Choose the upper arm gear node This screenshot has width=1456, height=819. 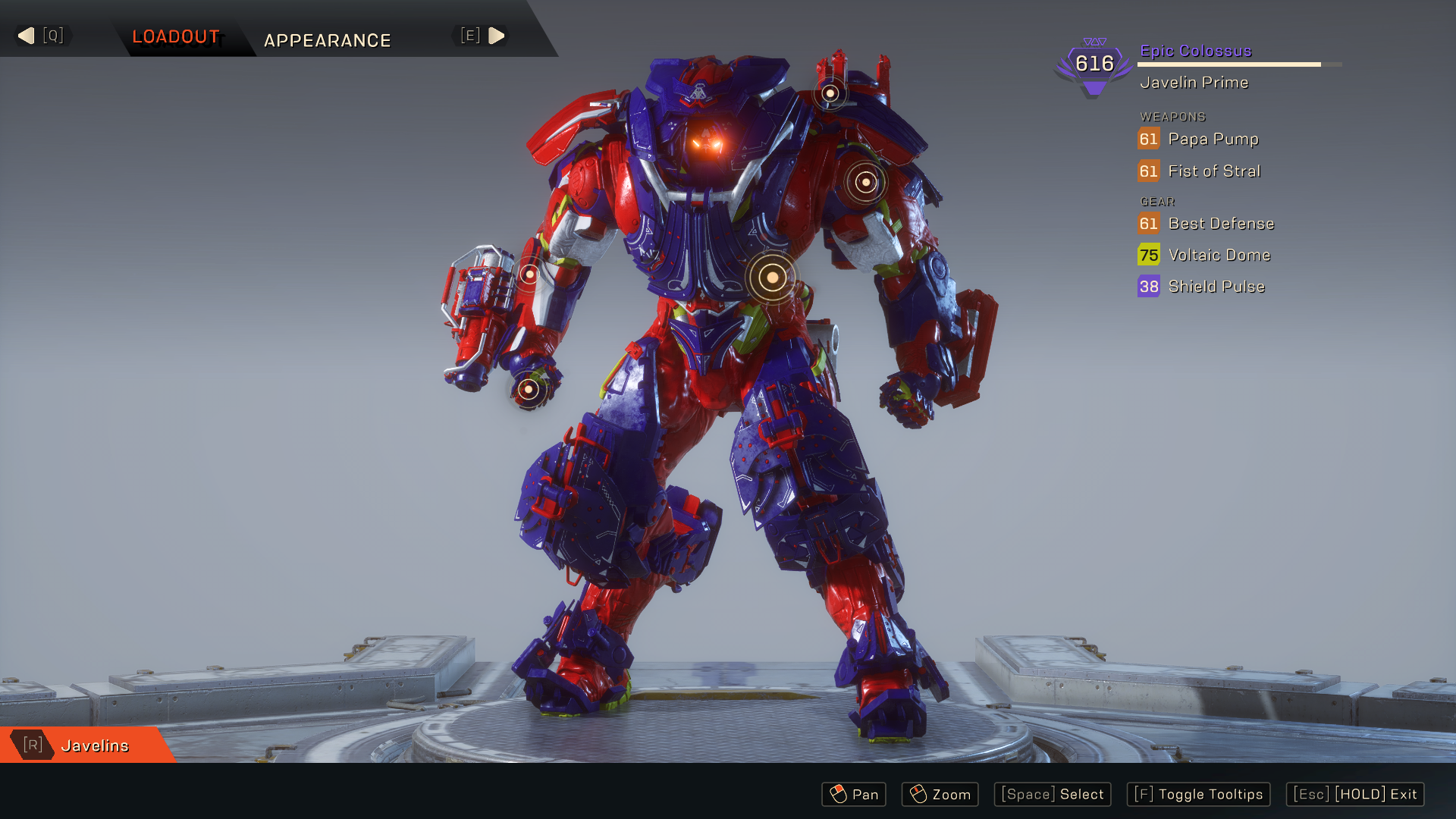pyautogui.click(x=865, y=182)
